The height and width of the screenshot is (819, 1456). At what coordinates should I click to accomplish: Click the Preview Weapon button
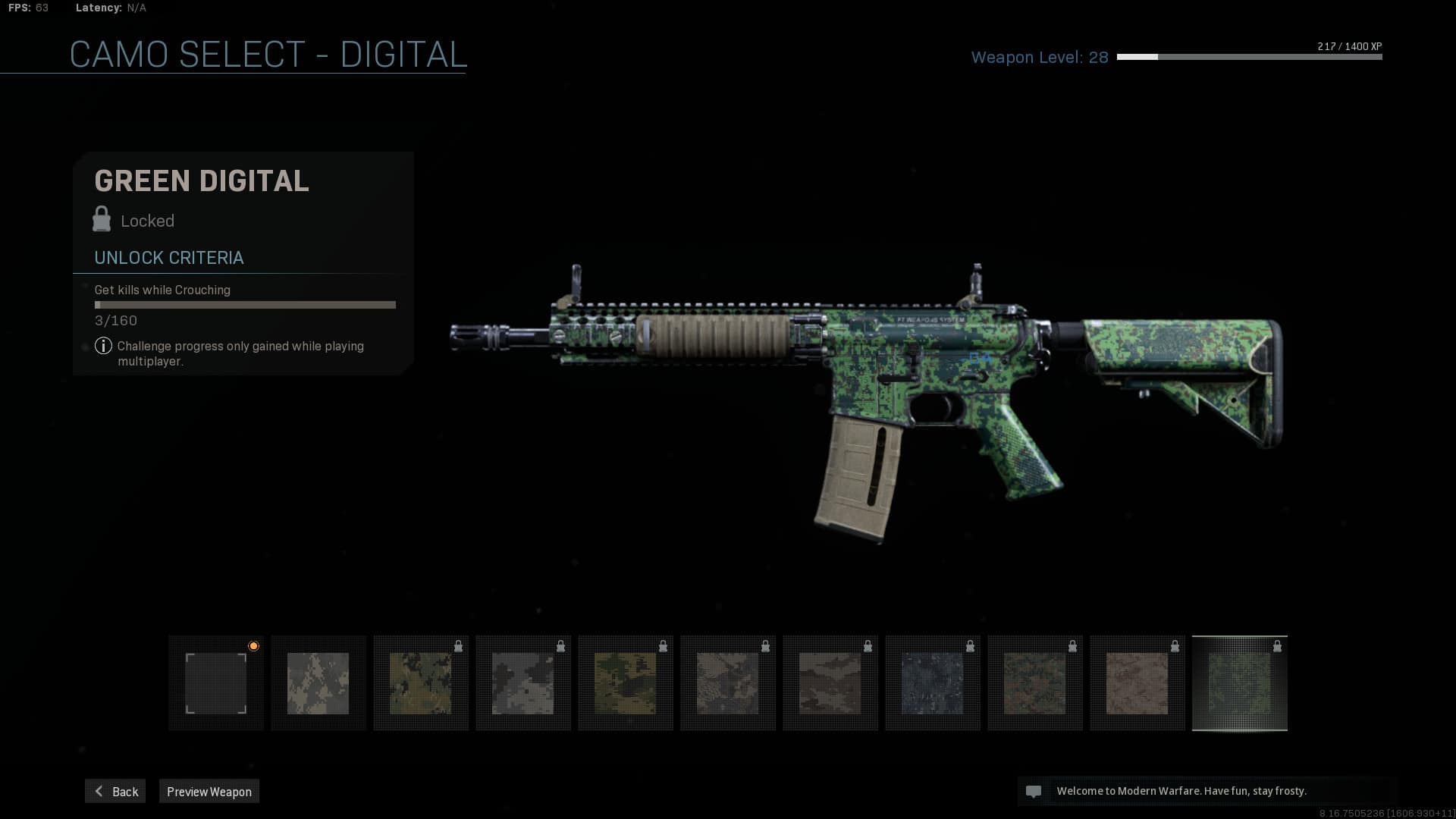[x=209, y=791]
